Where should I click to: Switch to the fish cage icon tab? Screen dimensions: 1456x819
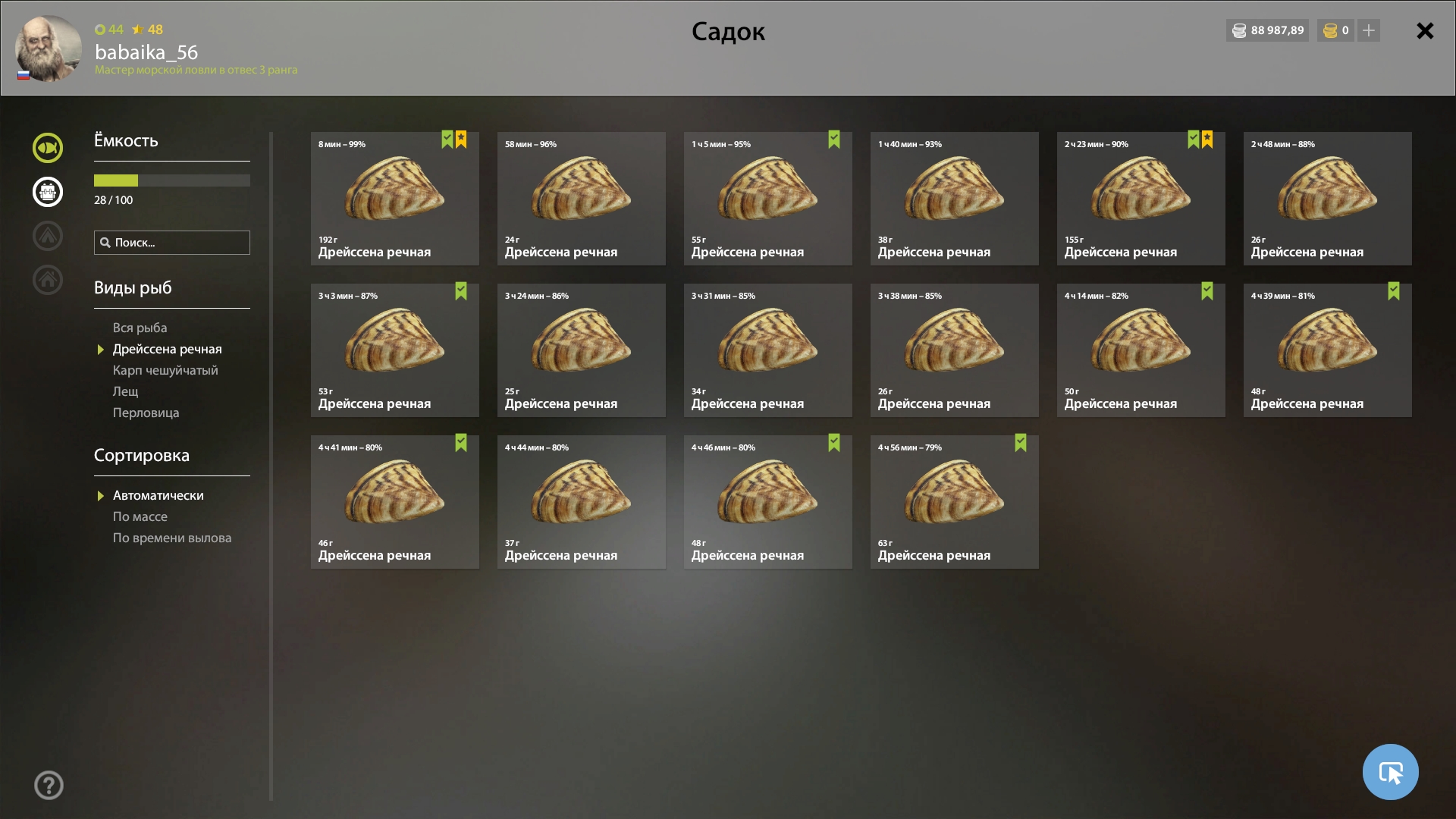[x=48, y=192]
